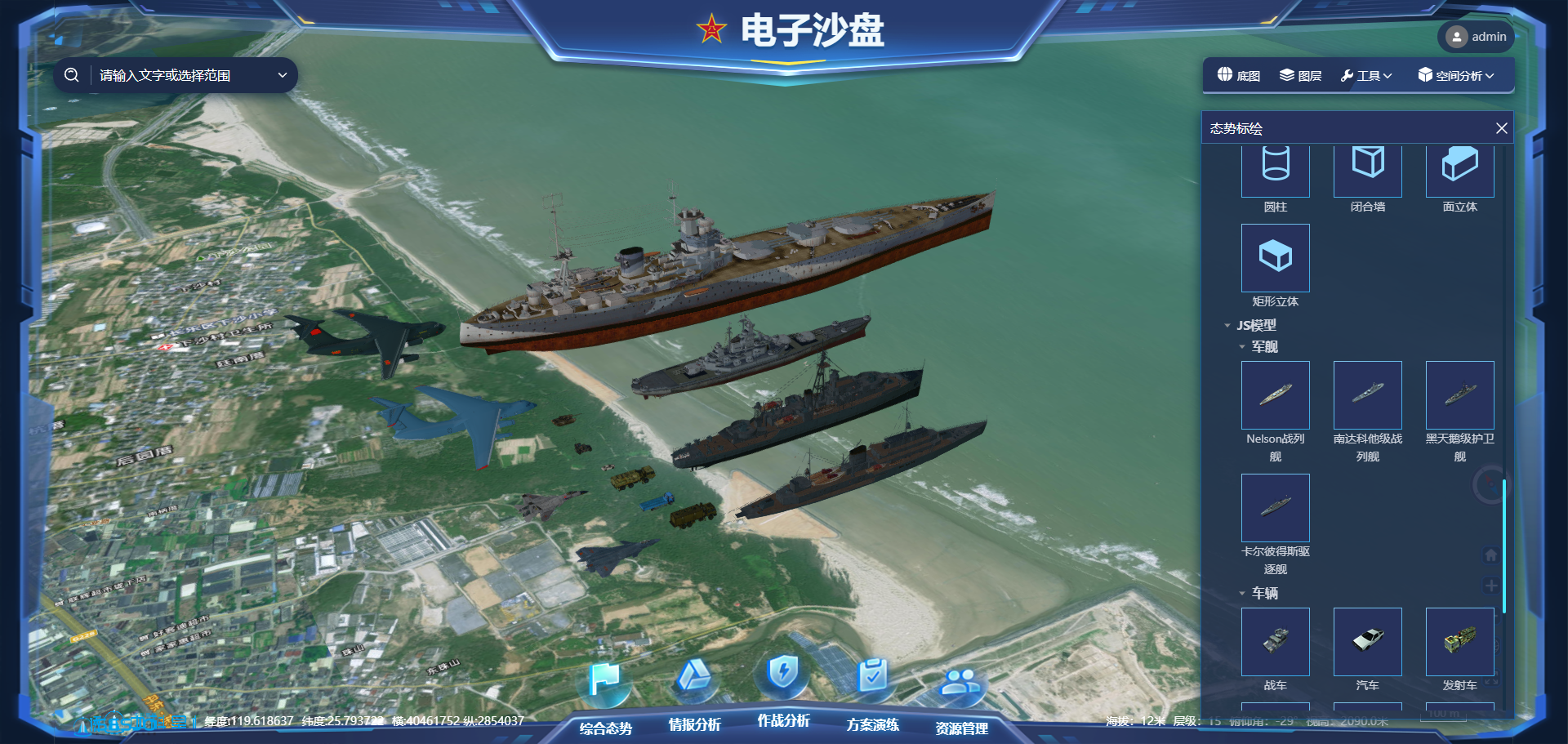Viewport: 1568px width, 744px height.
Task: Choose the 卡尔彼得斯驱逐舰 destroyer model
Action: click(x=1275, y=508)
